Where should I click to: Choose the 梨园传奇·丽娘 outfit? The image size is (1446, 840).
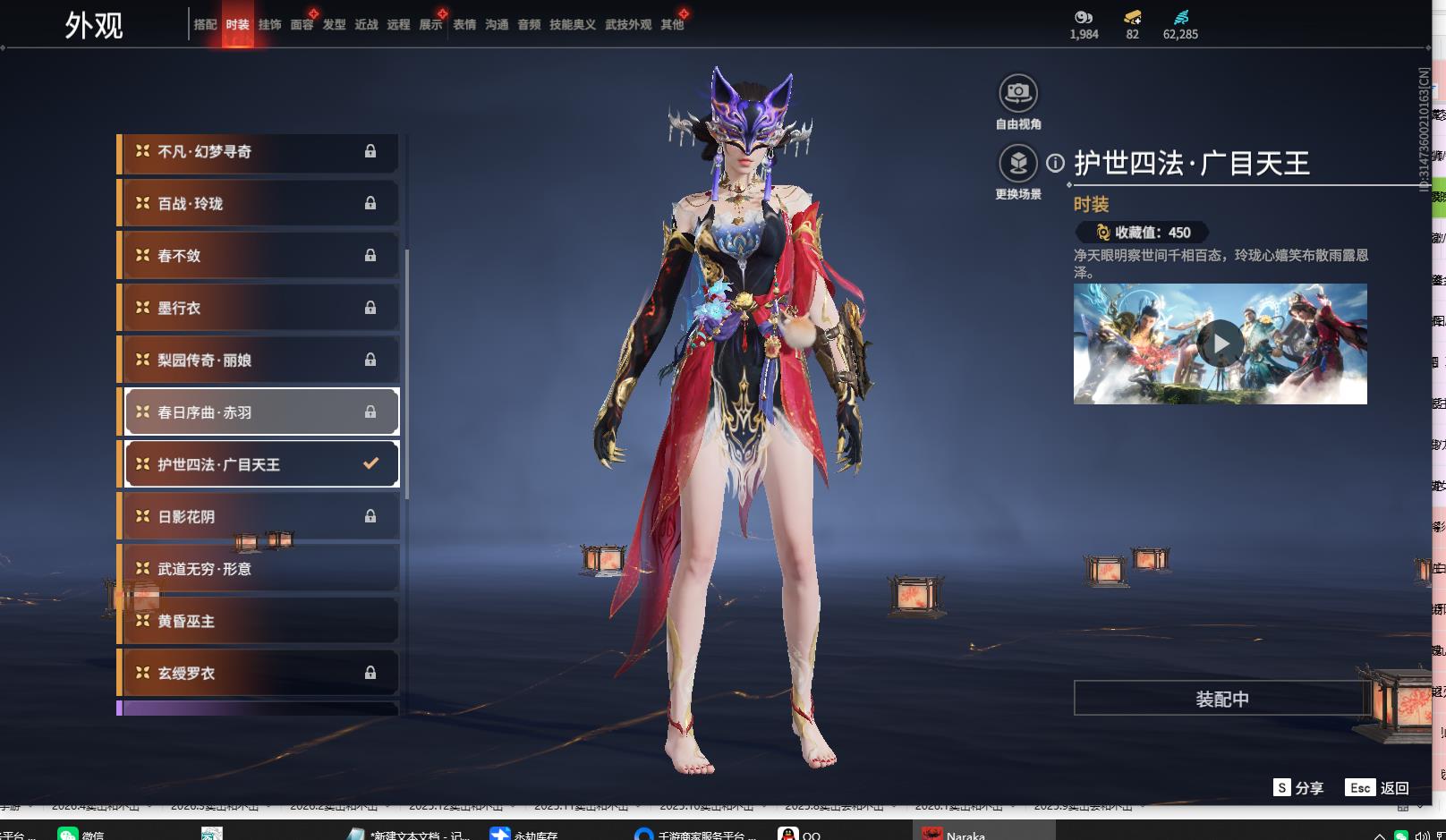tap(259, 361)
